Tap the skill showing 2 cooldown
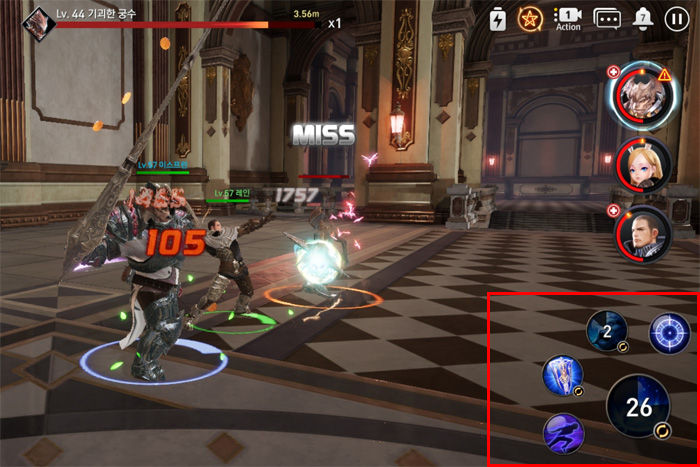The height and width of the screenshot is (467, 700). [x=607, y=331]
